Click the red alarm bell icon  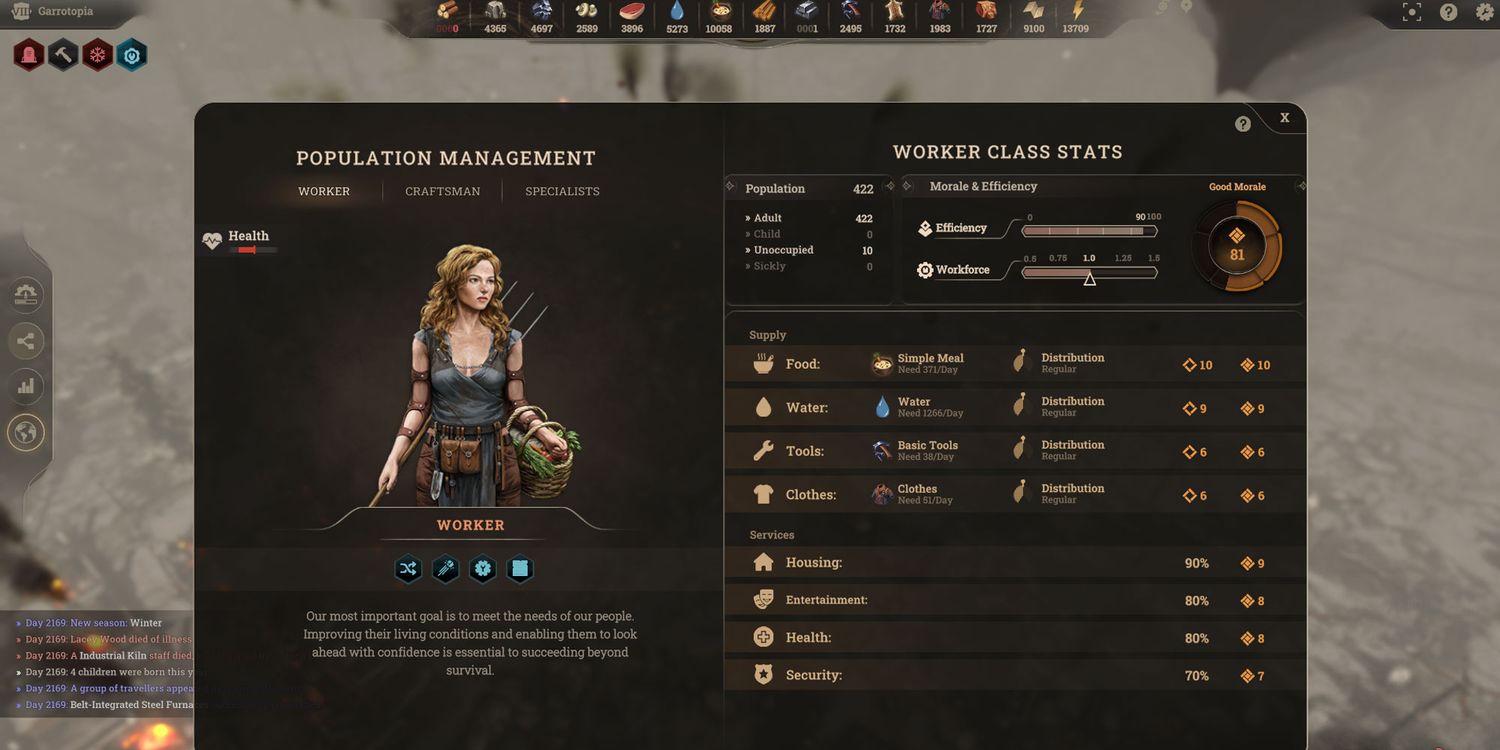[x=28, y=55]
